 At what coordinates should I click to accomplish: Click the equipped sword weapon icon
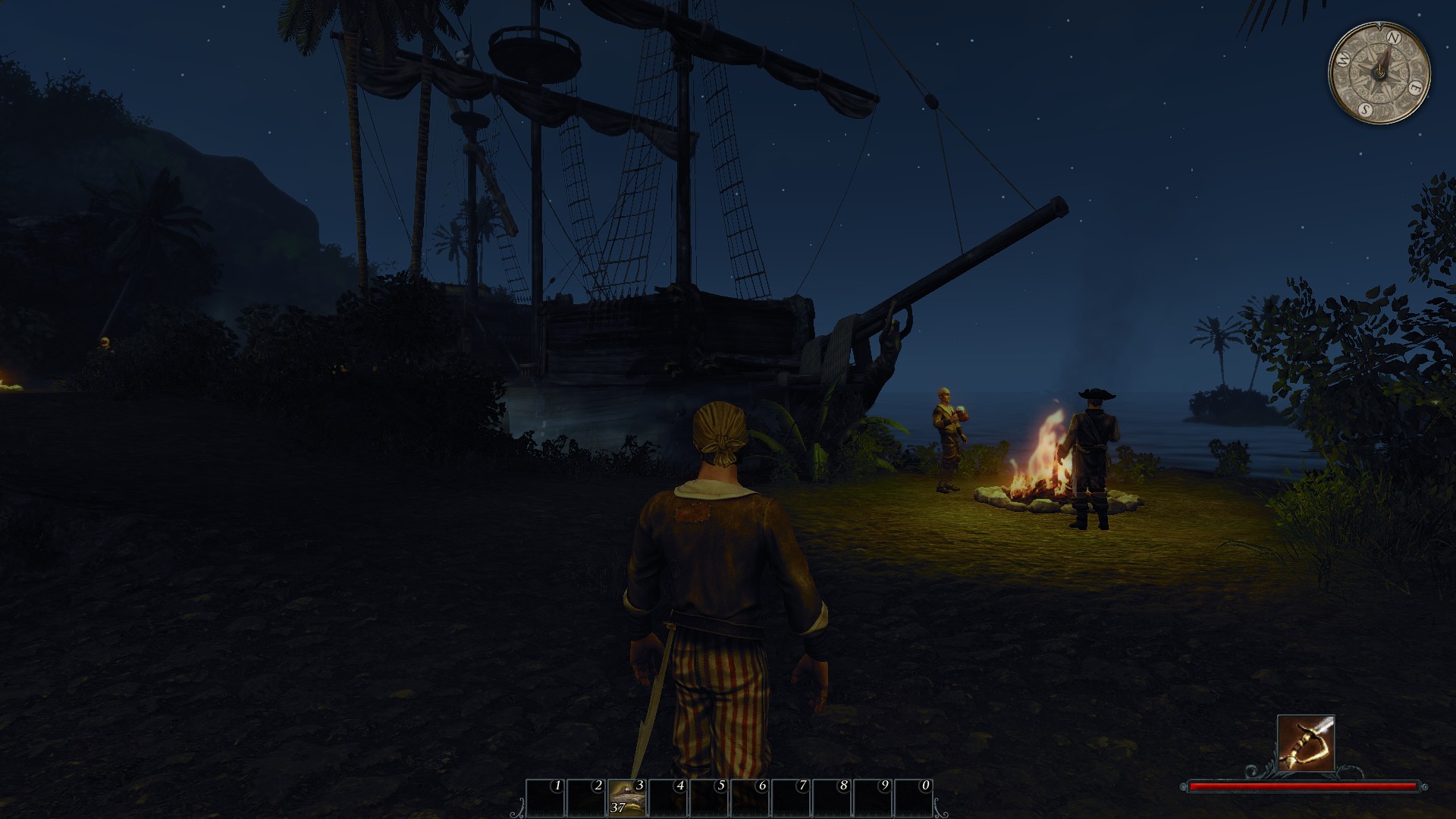pos(1305,742)
